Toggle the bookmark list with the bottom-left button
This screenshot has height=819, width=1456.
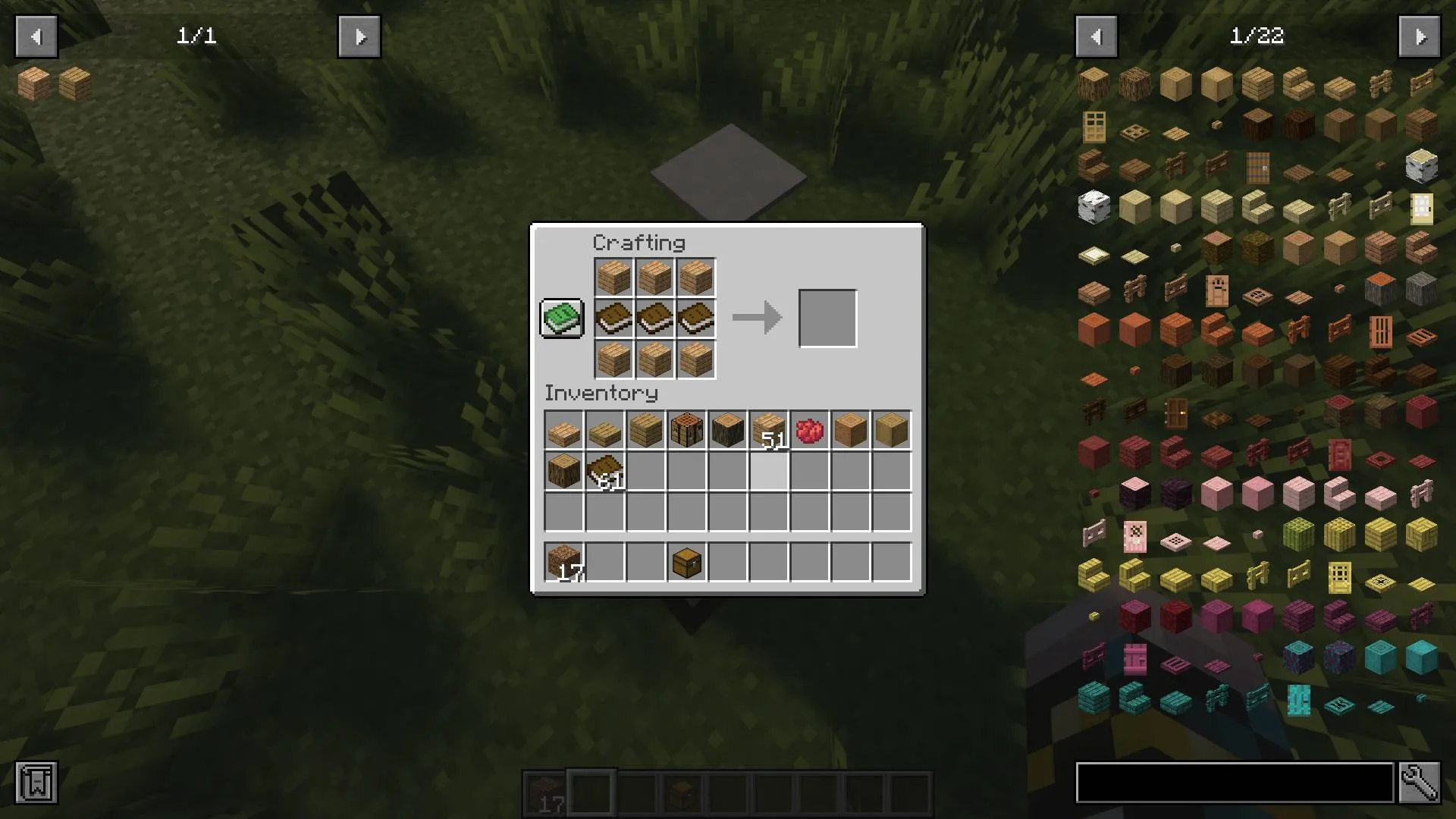(x=36, y=783)
